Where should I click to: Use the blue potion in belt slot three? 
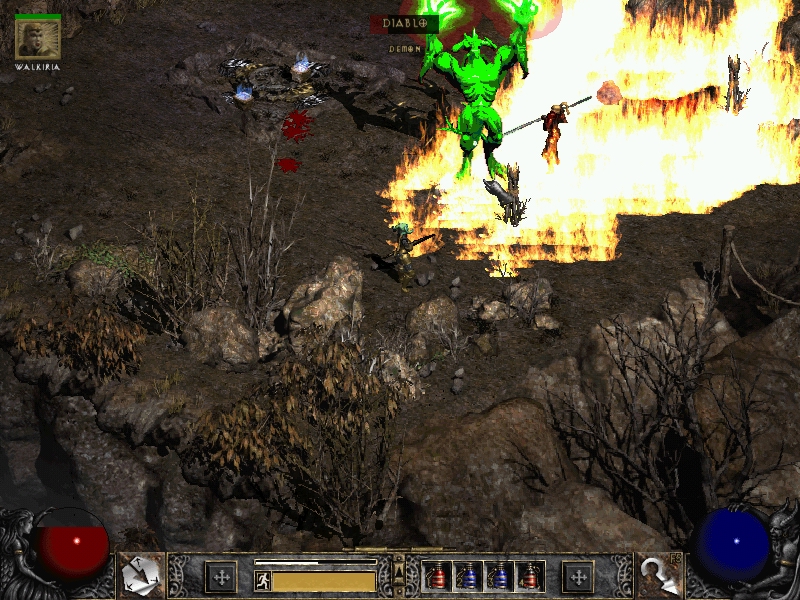[499, 576]
